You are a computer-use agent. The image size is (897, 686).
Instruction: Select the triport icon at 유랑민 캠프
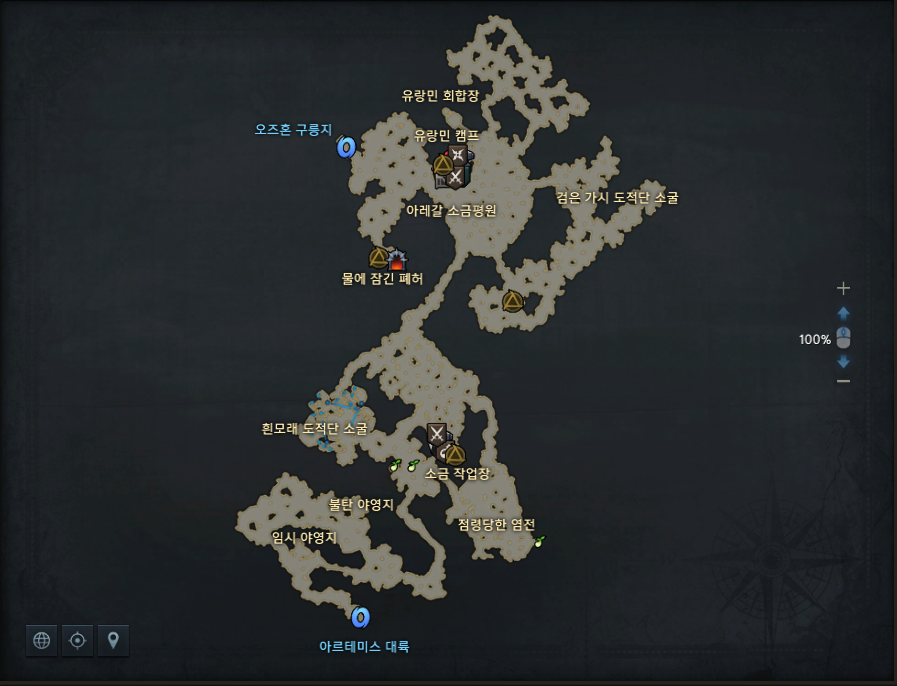[x=443, y=165]
